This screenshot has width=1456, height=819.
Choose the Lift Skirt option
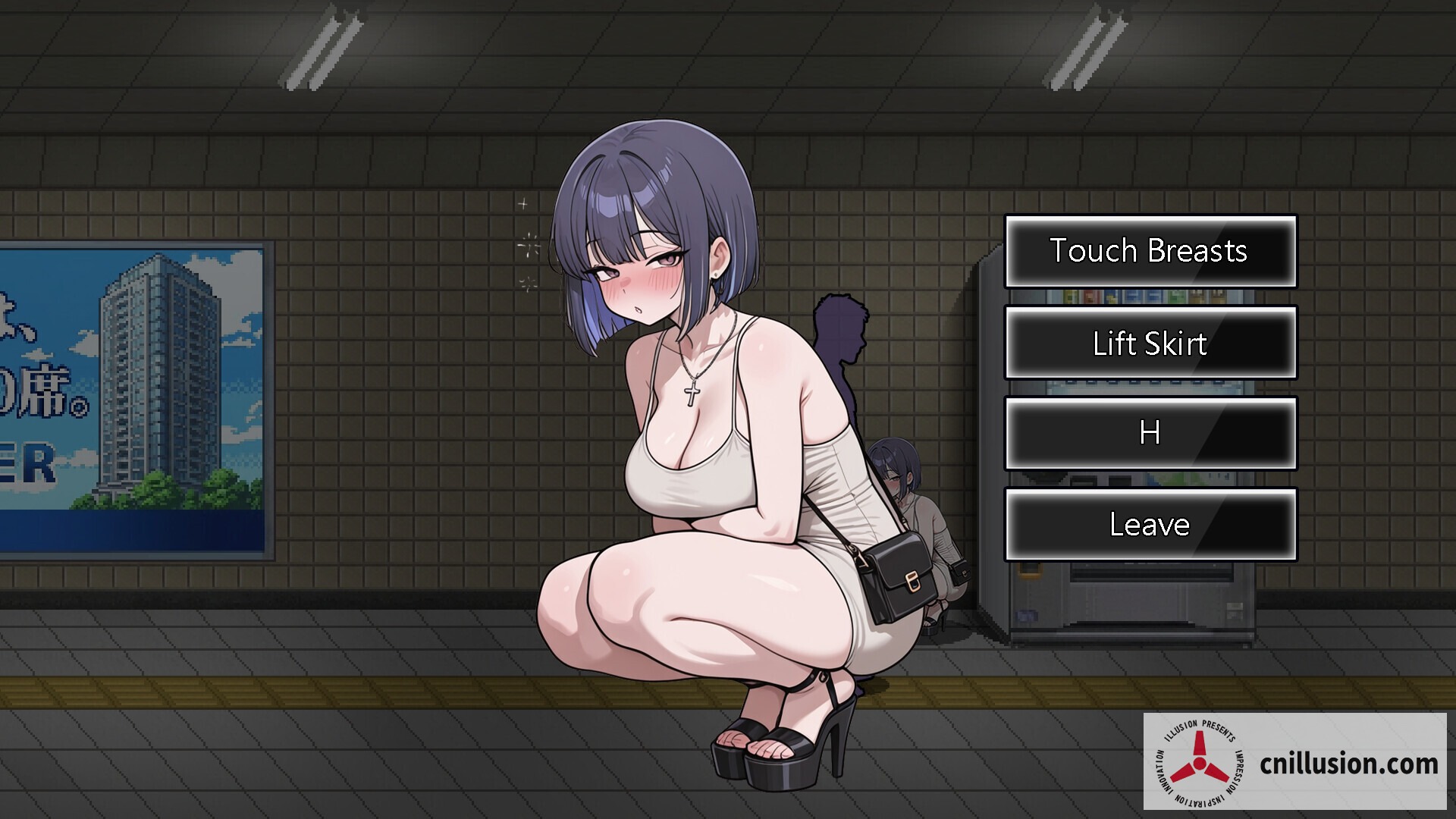(1150, 344)
